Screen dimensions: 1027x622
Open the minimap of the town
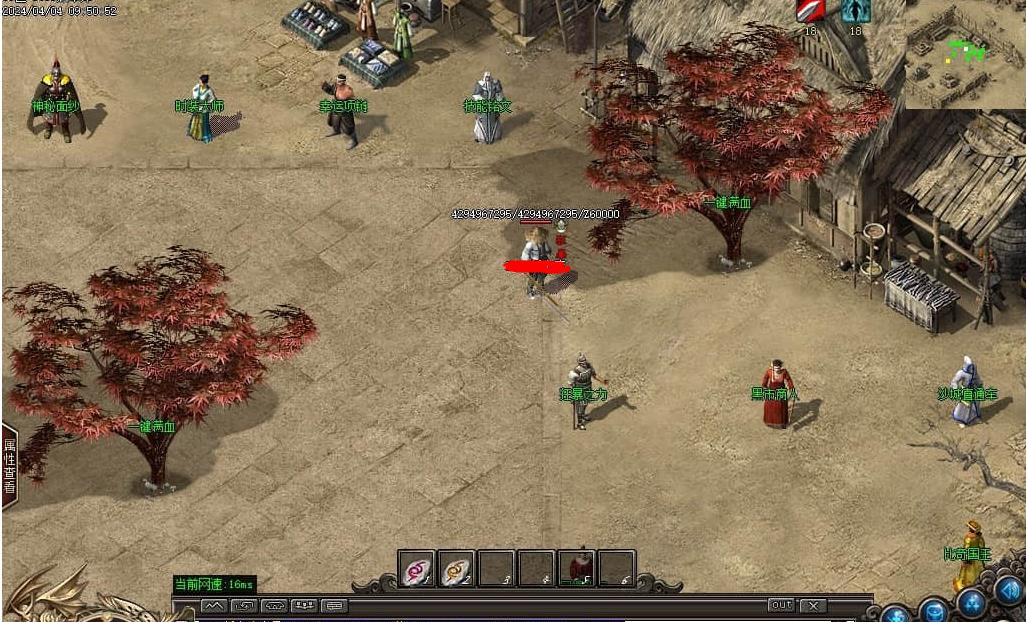[964, 54]
